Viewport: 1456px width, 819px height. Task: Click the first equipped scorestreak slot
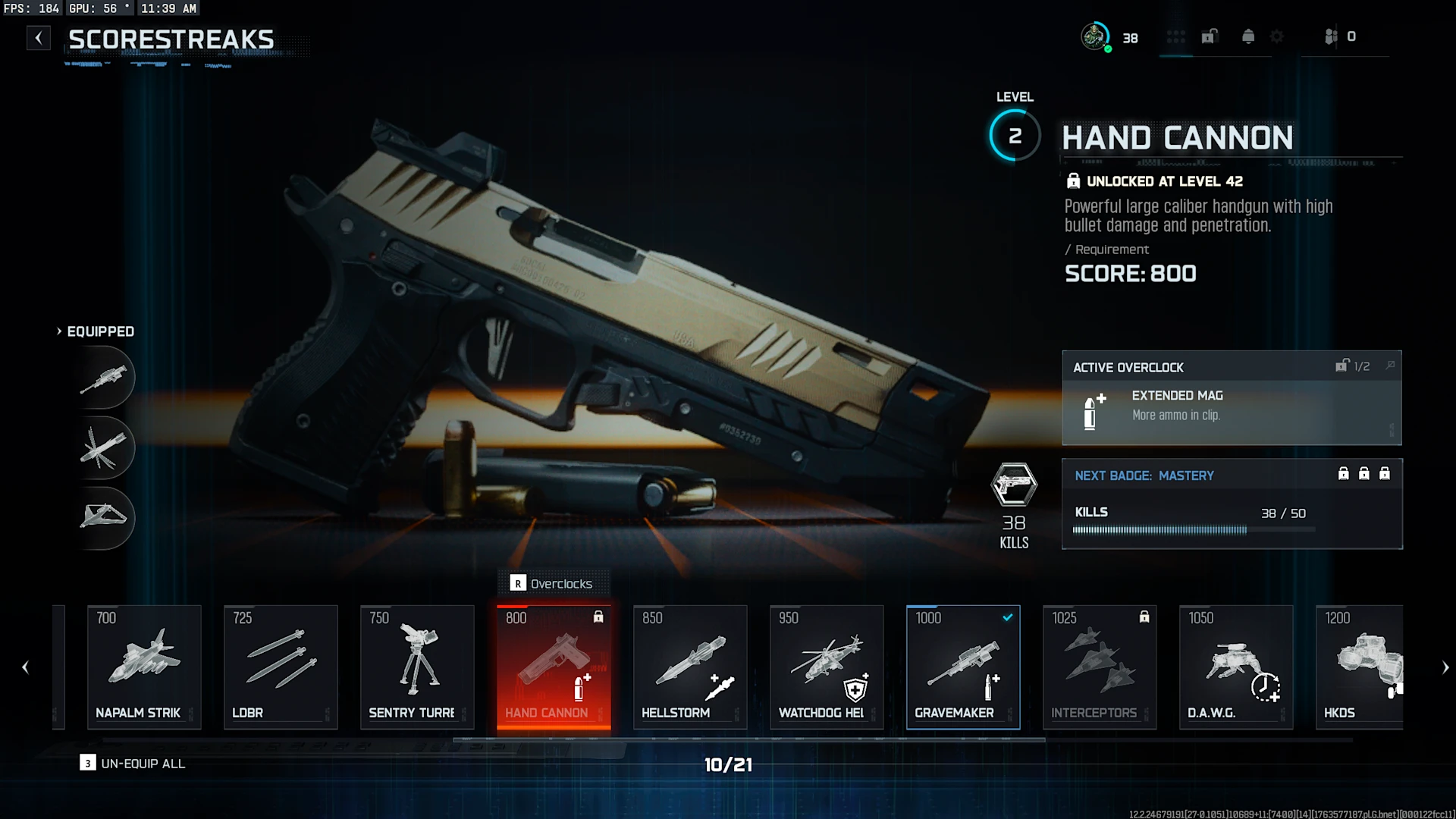(x=105, y=378)
